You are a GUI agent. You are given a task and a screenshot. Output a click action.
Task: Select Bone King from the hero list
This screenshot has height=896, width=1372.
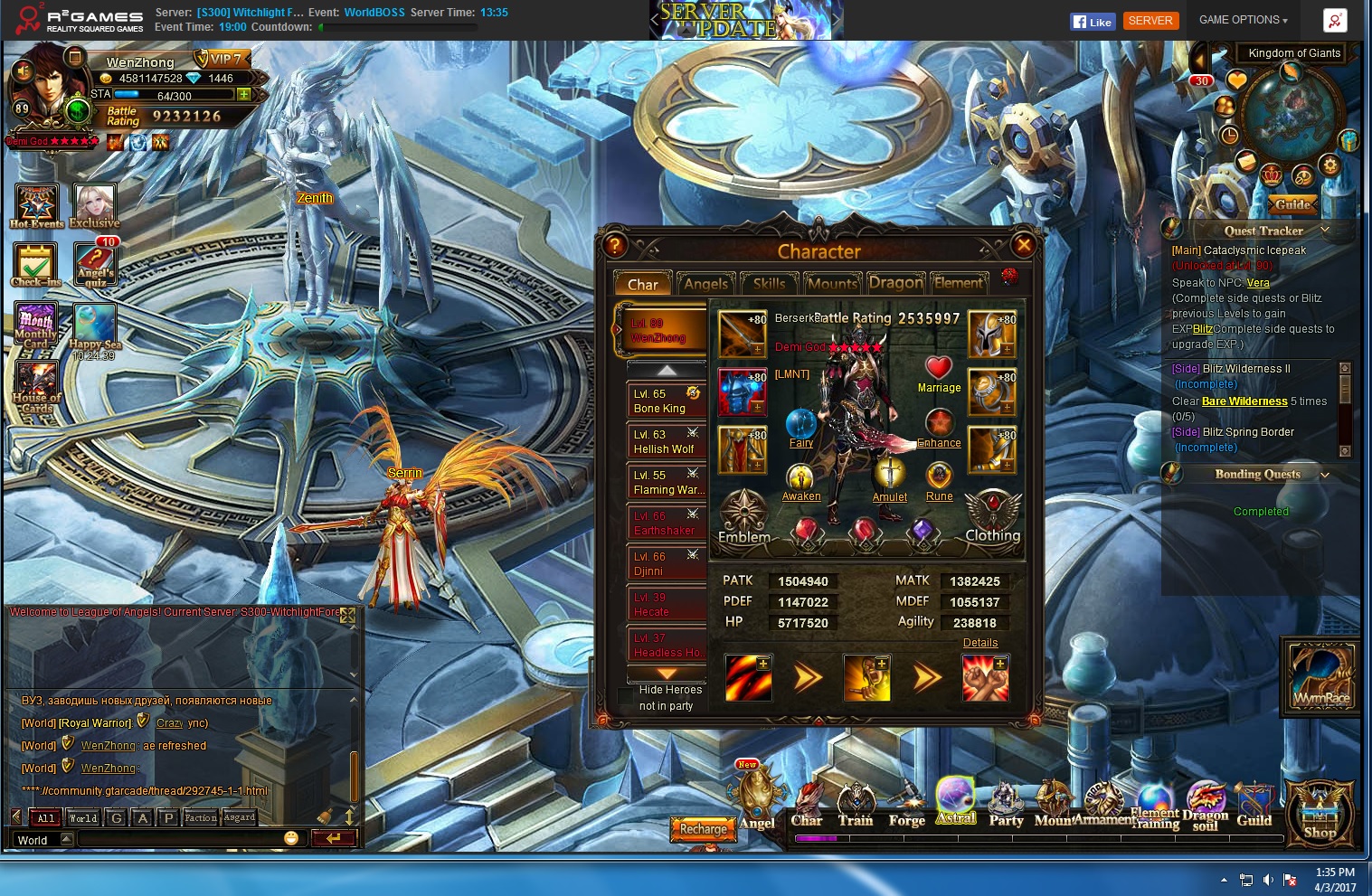(667, 401)
